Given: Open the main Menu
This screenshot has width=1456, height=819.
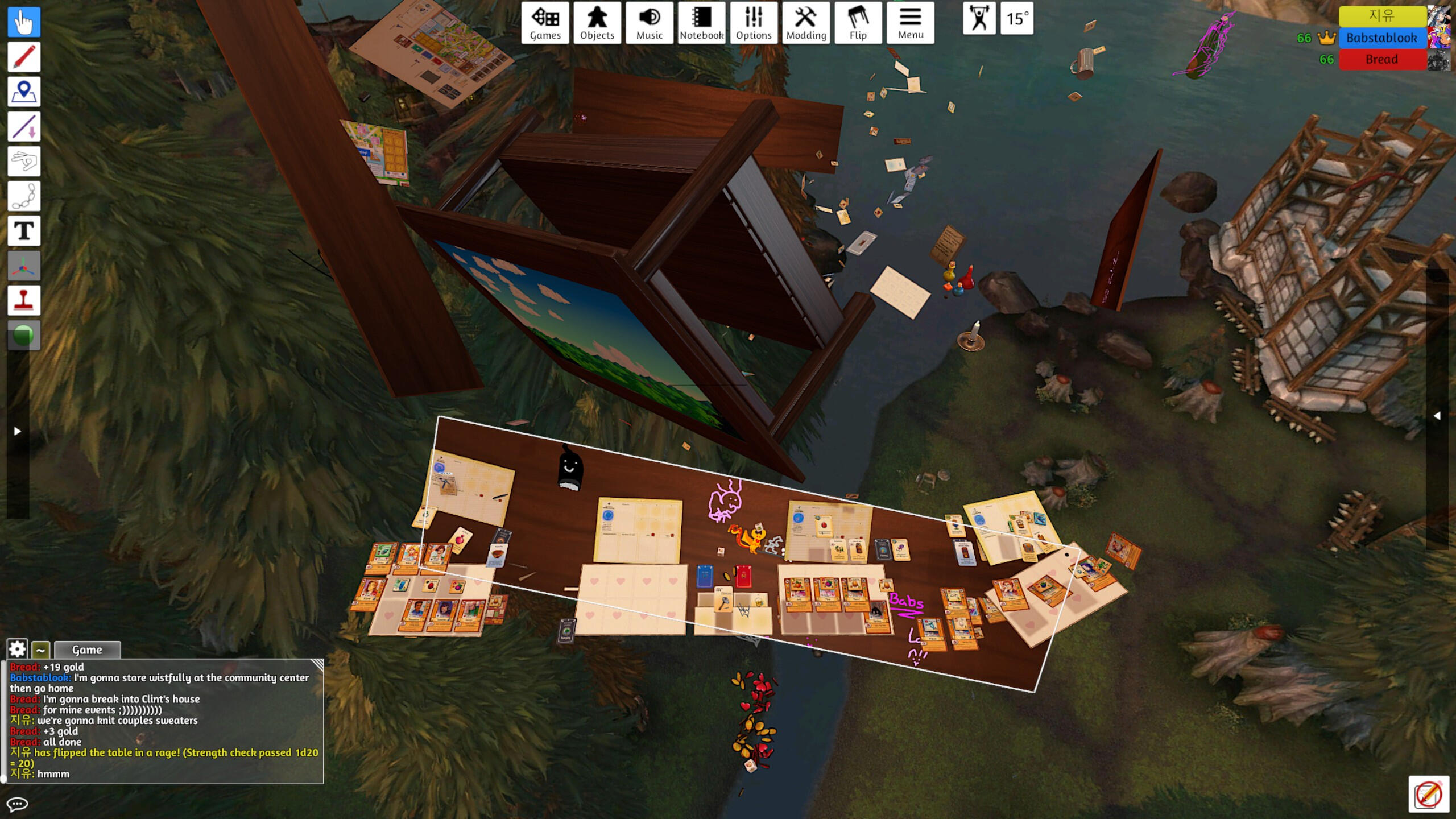Looking at the screenshot, I should [x=910, y=23].
